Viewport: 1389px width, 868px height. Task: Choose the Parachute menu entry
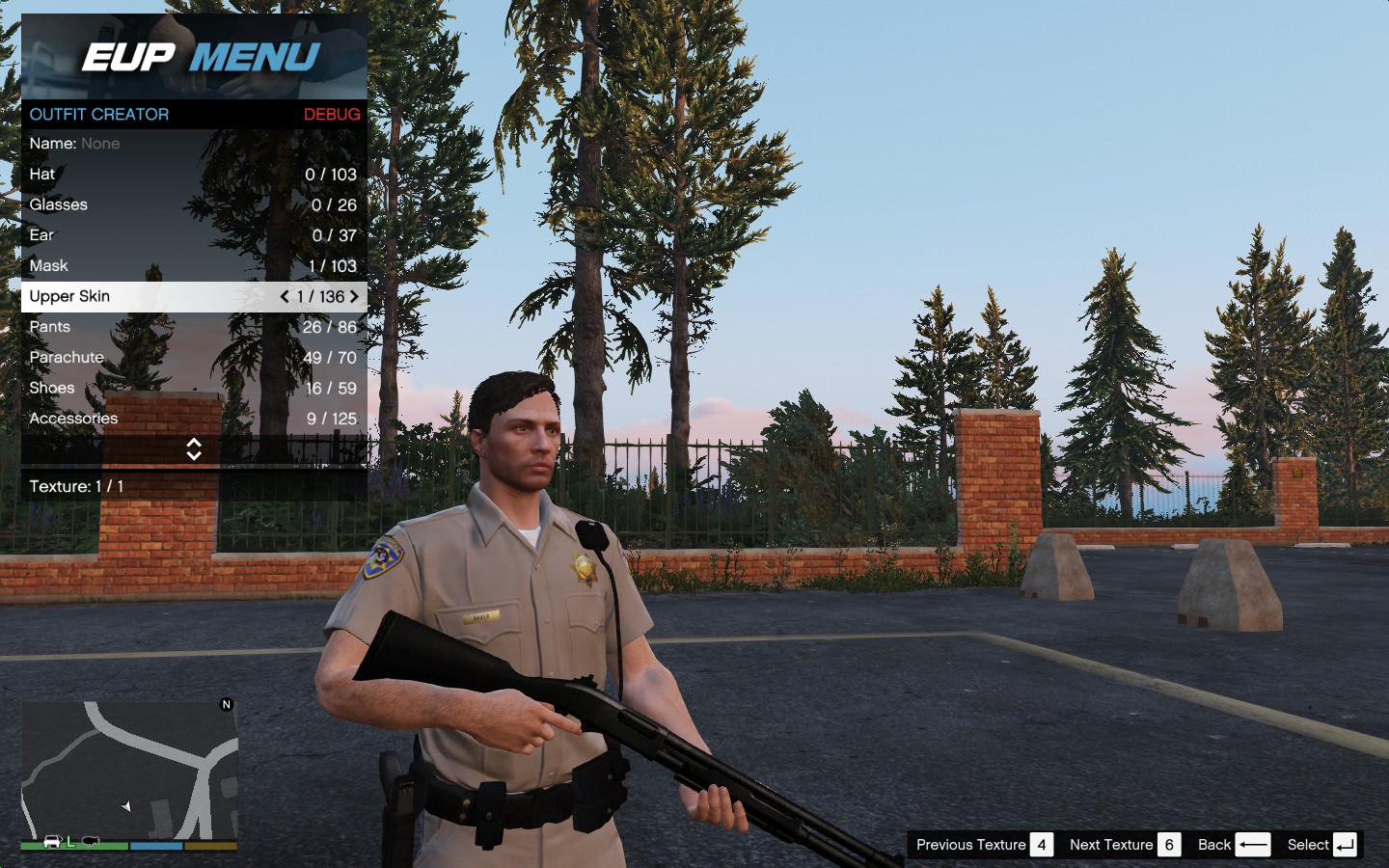click(x=193, y=358)
